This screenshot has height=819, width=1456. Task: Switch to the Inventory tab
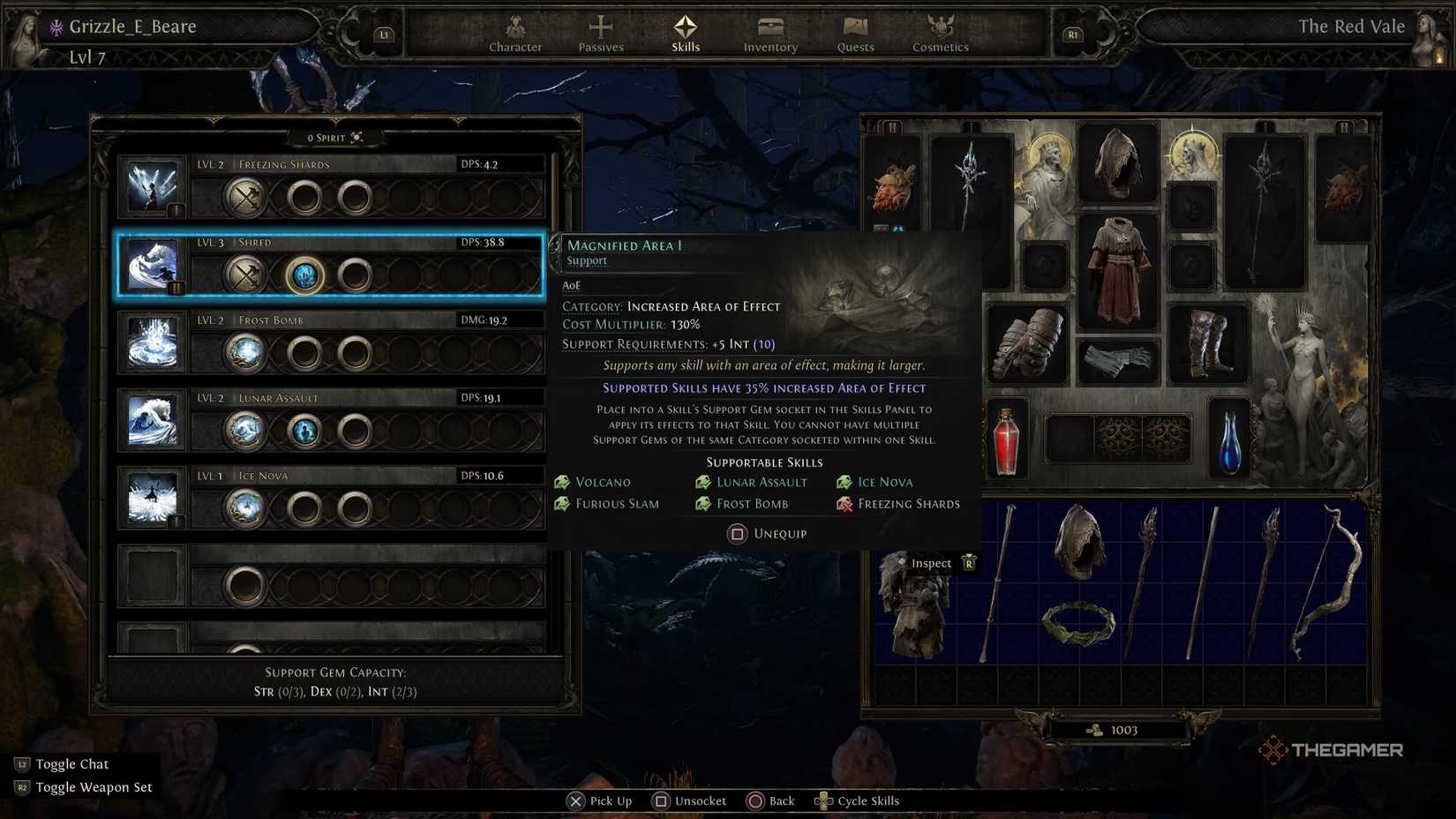[x=769, y=35]
